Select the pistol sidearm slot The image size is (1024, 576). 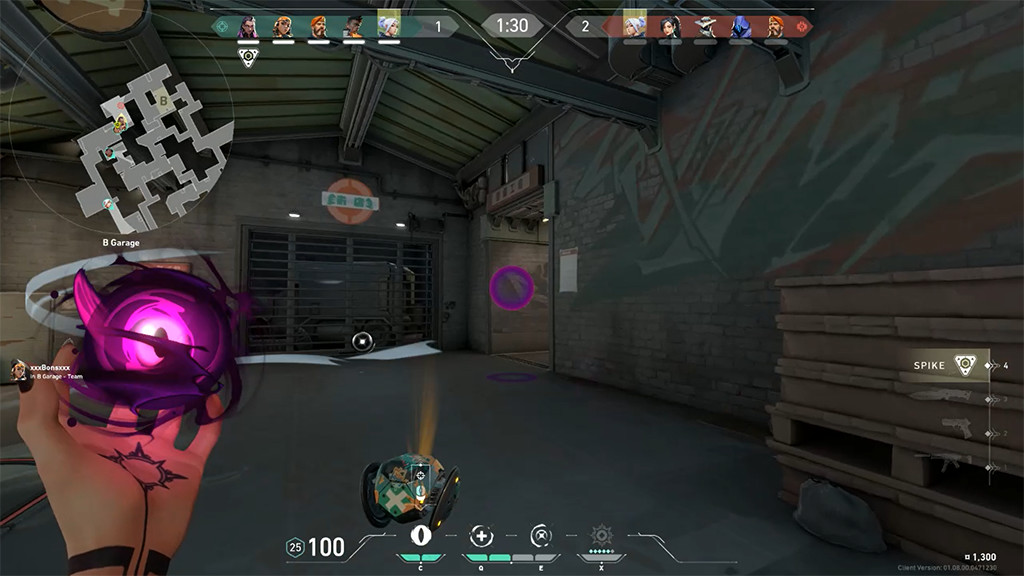(956, 430)
